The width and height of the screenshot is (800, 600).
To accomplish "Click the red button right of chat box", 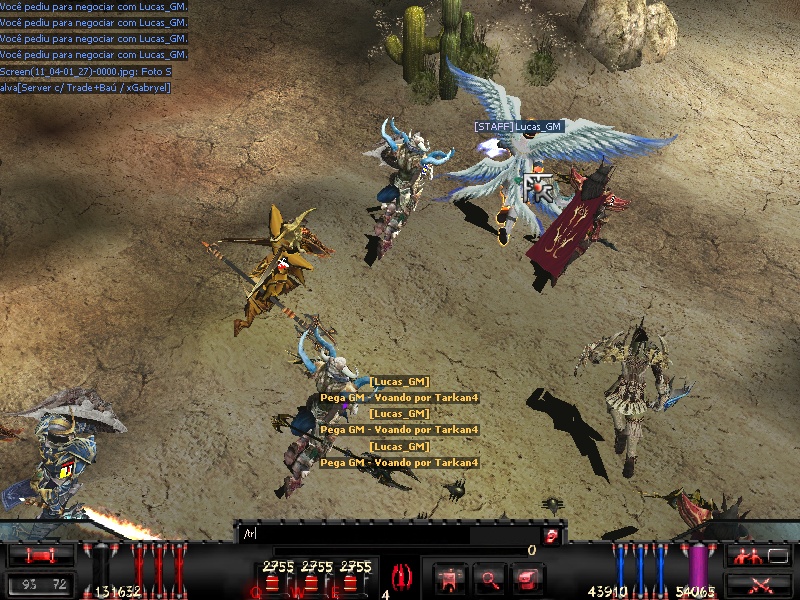I will pyautogui.click(x=551, y=535).
